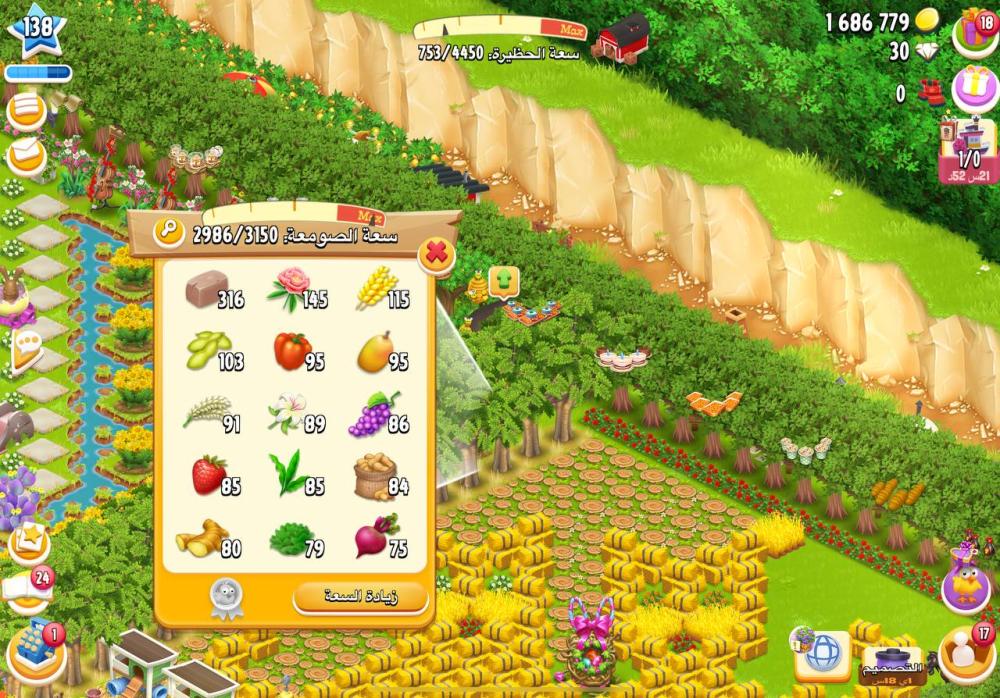Click the silver ribbon medal icon
This screenshot has height=698, width=1000.
(224, 598)
